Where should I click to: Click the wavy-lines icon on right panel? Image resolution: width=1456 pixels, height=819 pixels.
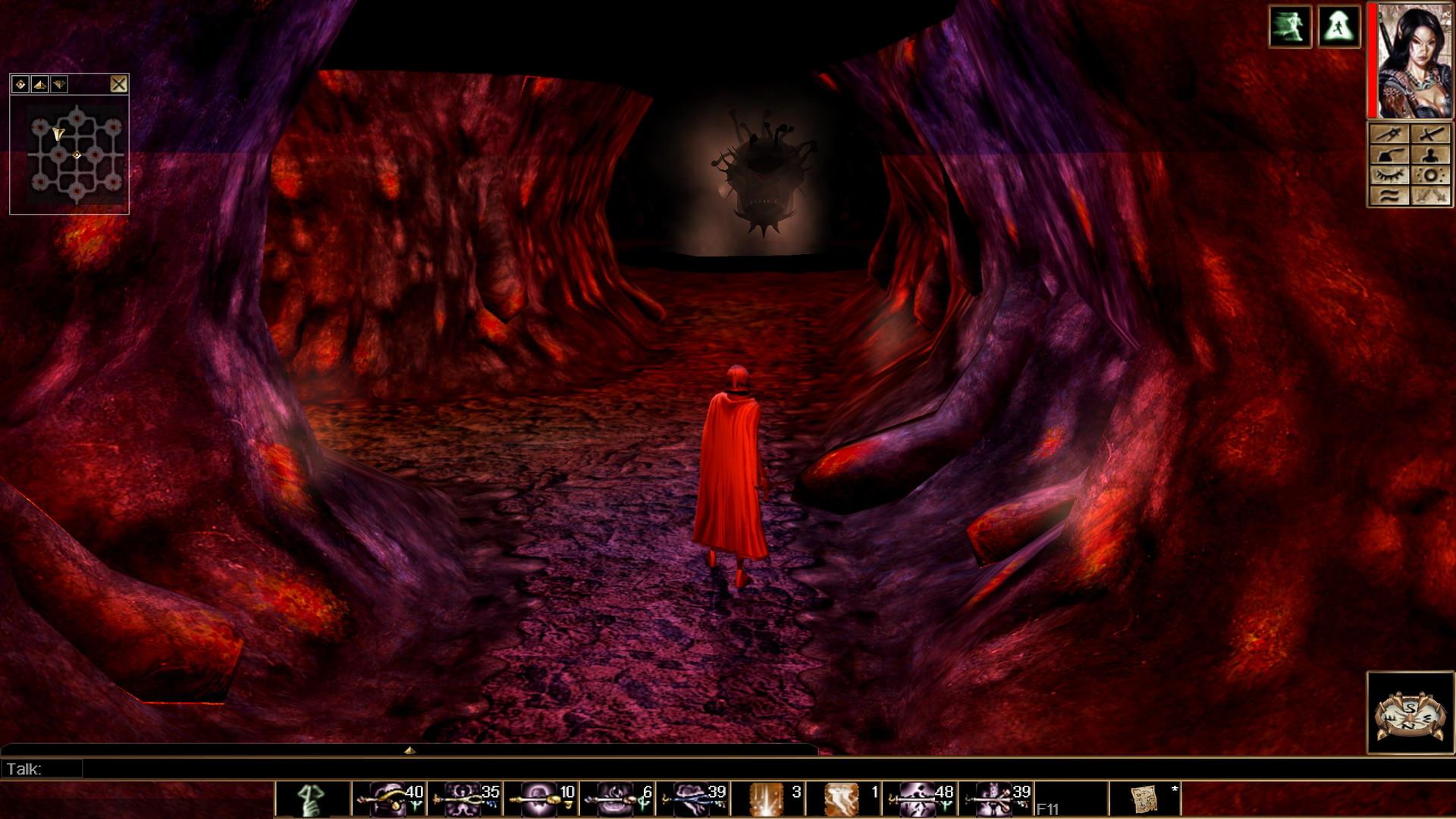click(x=1390, y=196)
